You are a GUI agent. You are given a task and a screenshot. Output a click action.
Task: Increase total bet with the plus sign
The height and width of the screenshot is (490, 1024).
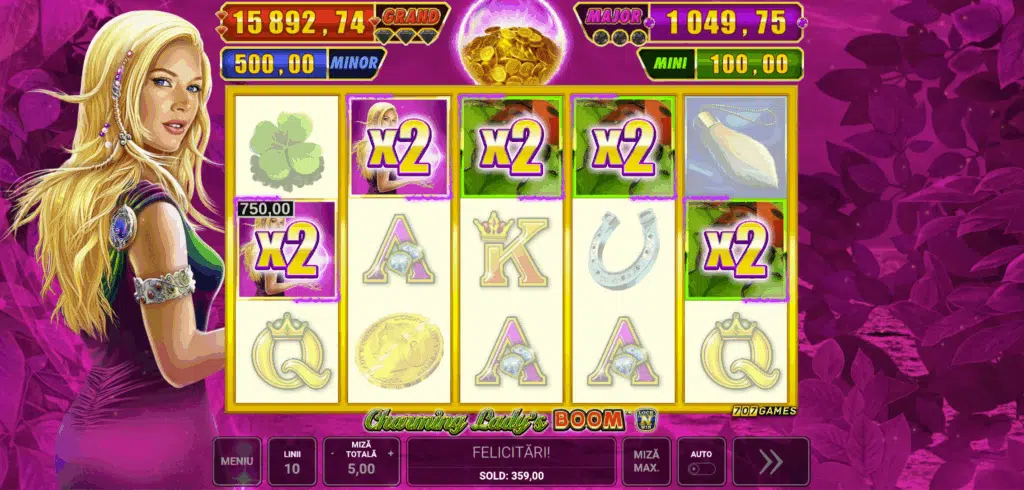[x=391, y=453]
